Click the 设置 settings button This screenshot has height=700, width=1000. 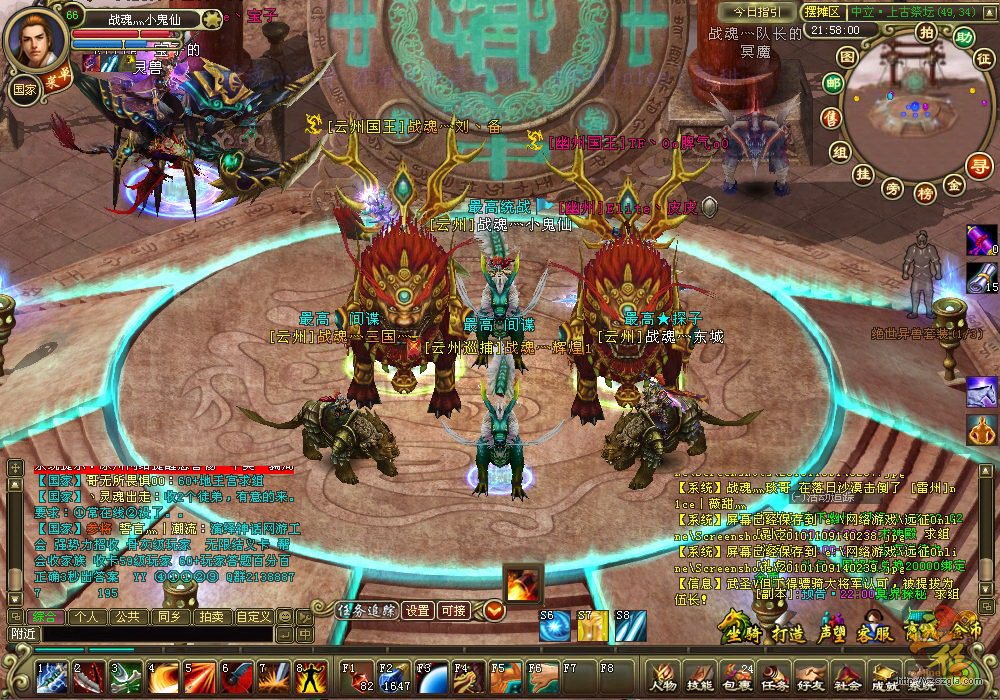click(x=417, y=610)
